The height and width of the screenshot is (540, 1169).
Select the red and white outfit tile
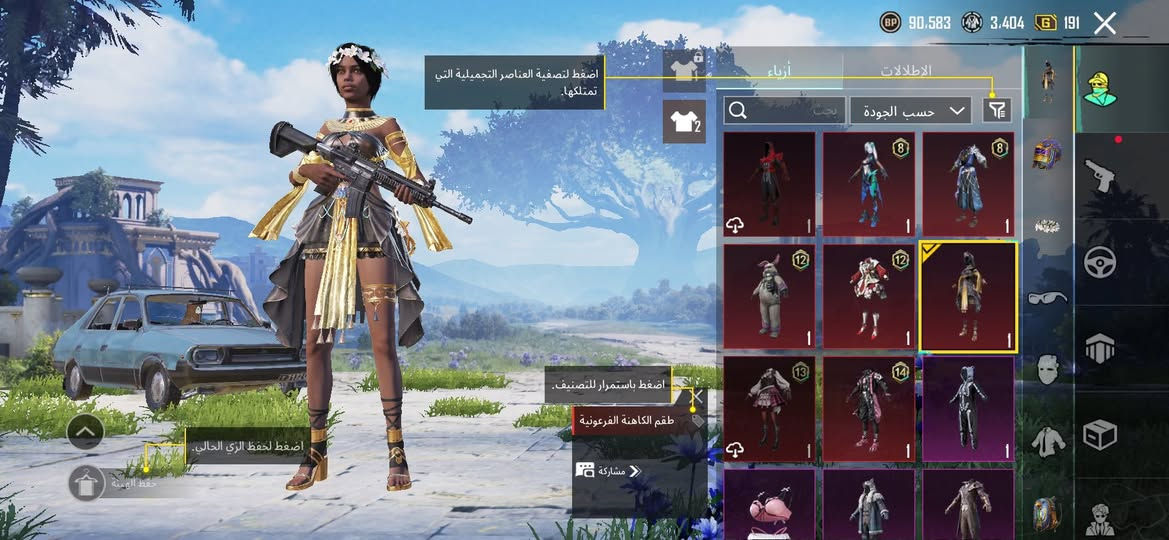[x=868, y=296]
